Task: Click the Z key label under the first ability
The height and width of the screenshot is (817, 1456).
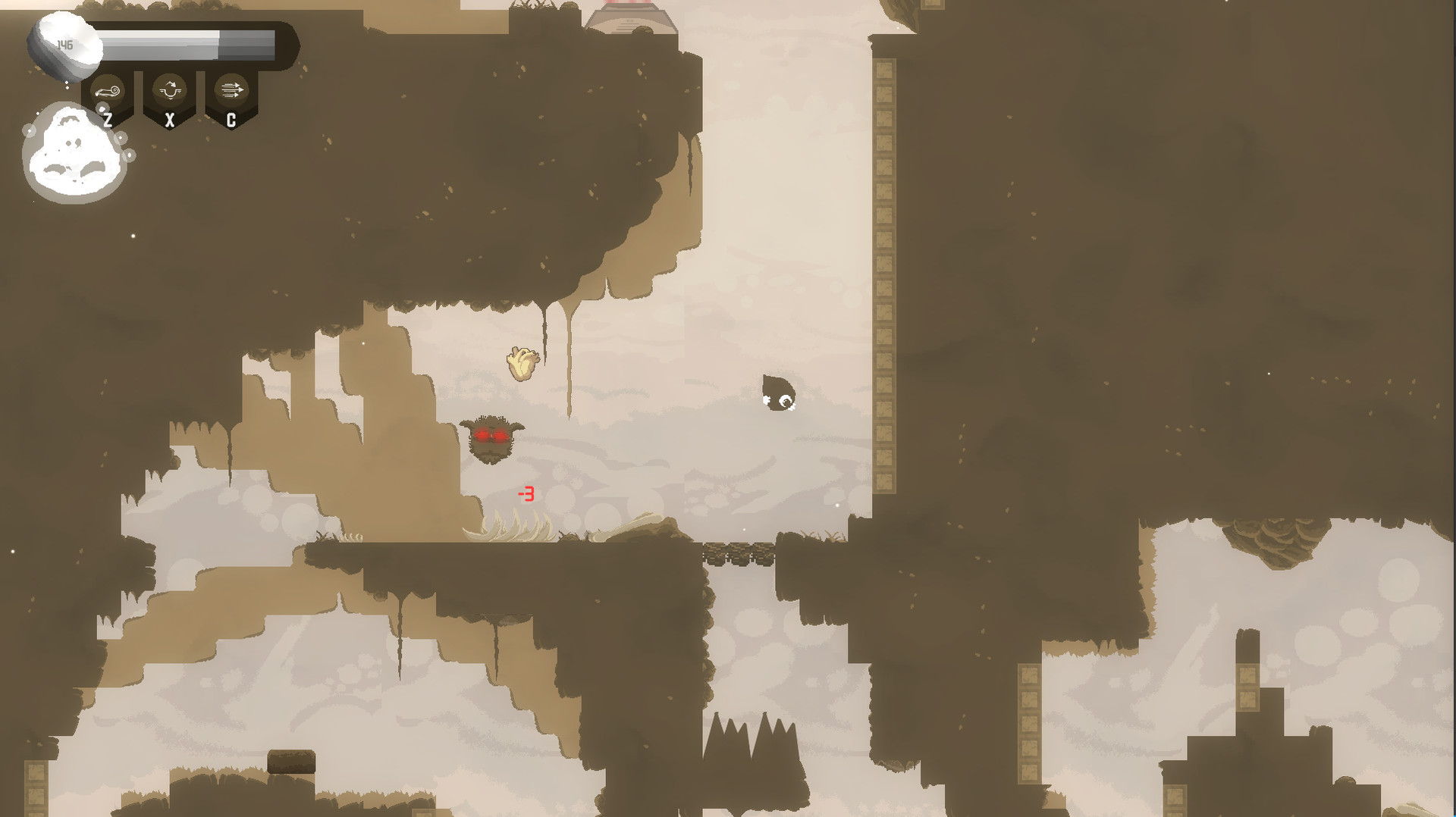Action: click(108, 118)
